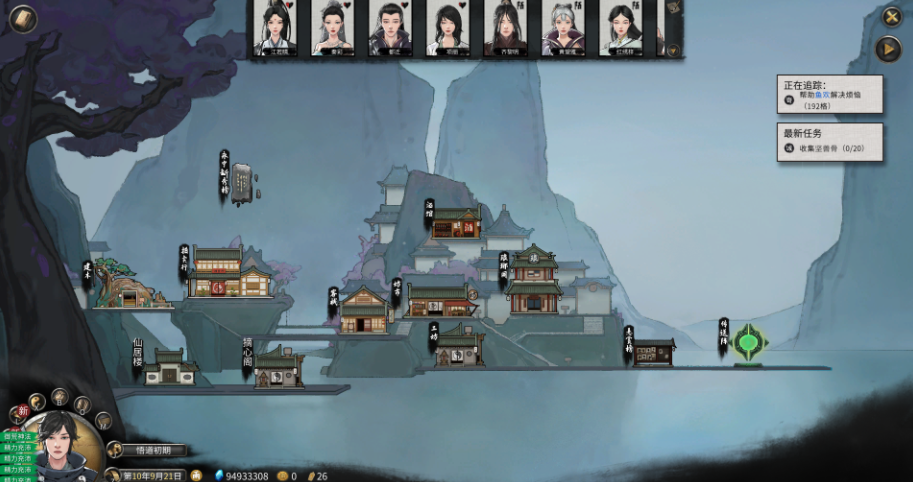Enter the 镜心阁 pavilion
Image resolution: width=913 pixels, height=482 pixels.
point(279,367)
